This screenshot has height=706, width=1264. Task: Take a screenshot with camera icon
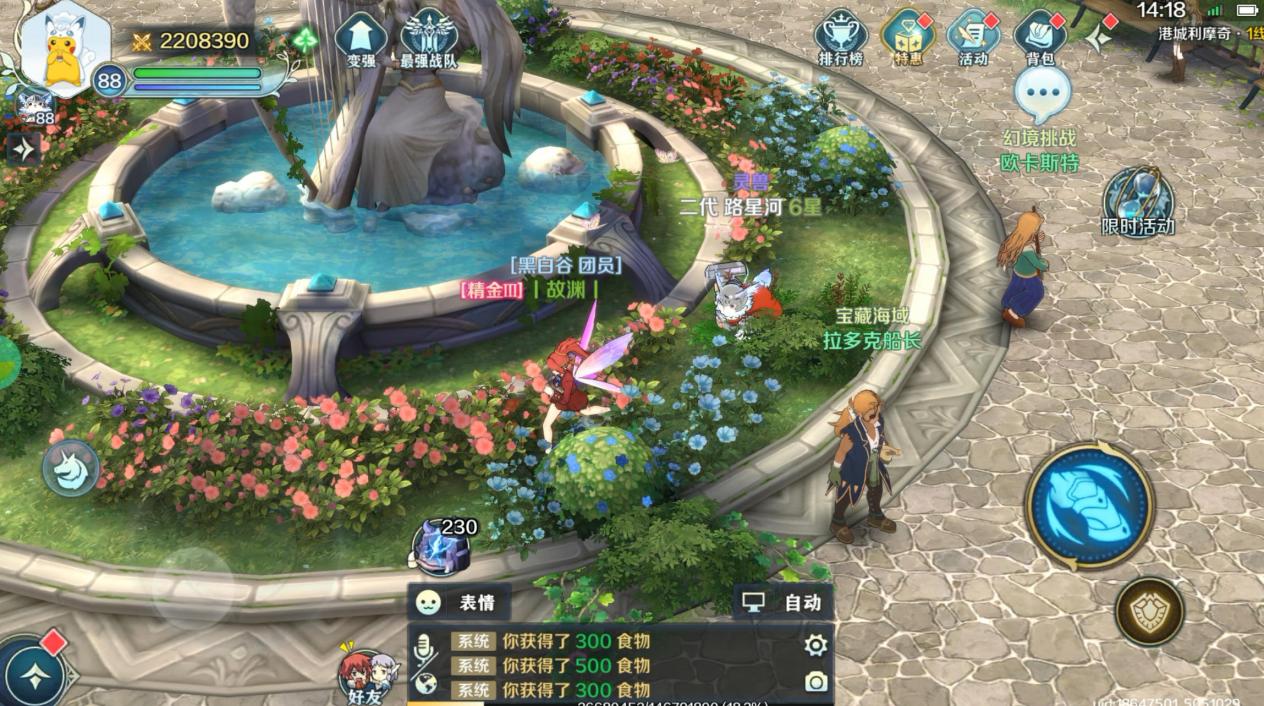(x=816, y=682)
